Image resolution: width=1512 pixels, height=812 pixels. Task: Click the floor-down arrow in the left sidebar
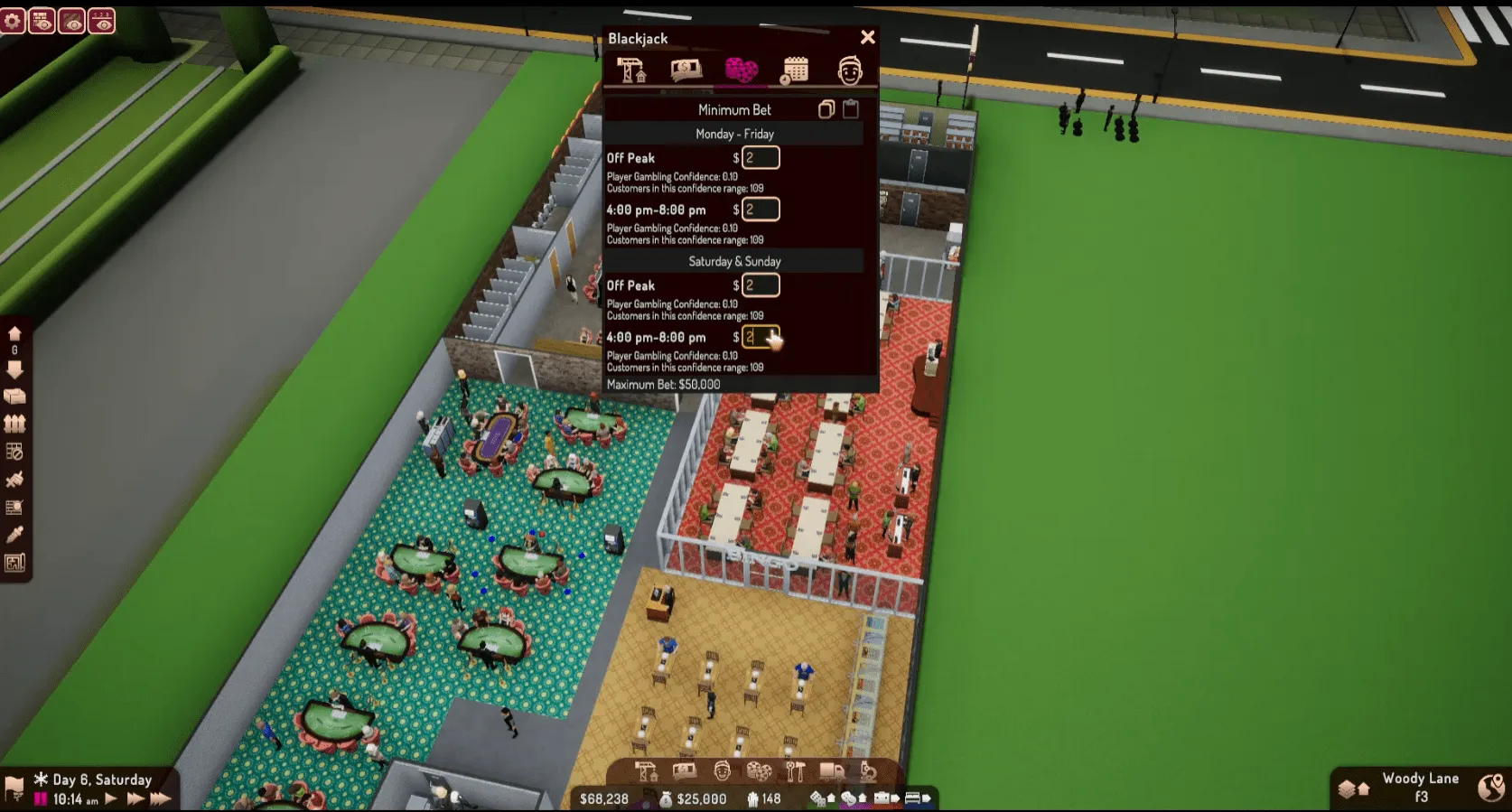[x=14, y=368]
